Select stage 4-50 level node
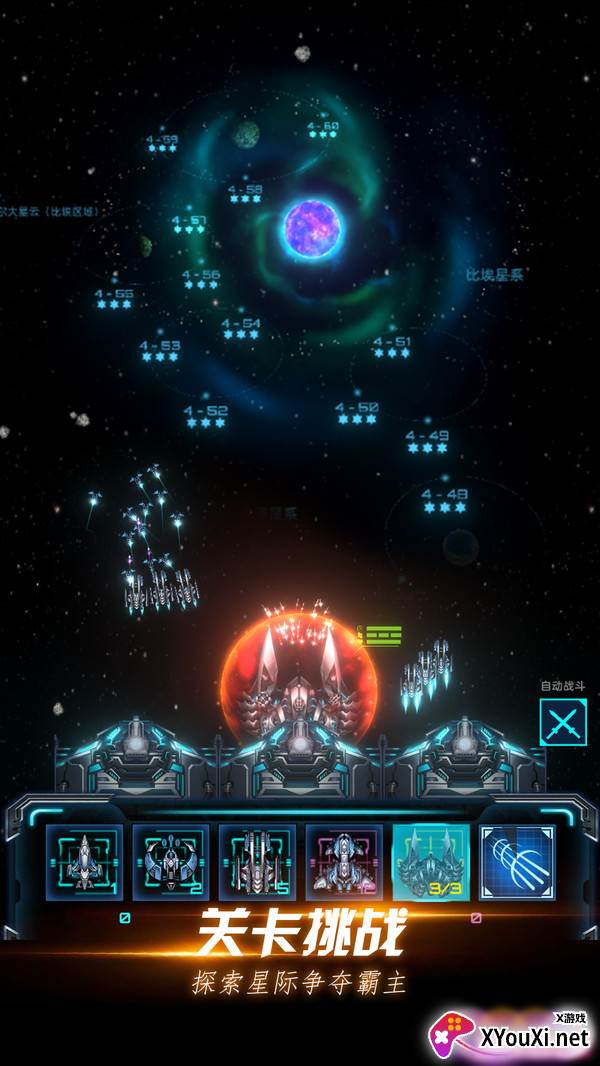Viewport: 600px width, 1066px height. pyautogui.click(x=357, y=412)
